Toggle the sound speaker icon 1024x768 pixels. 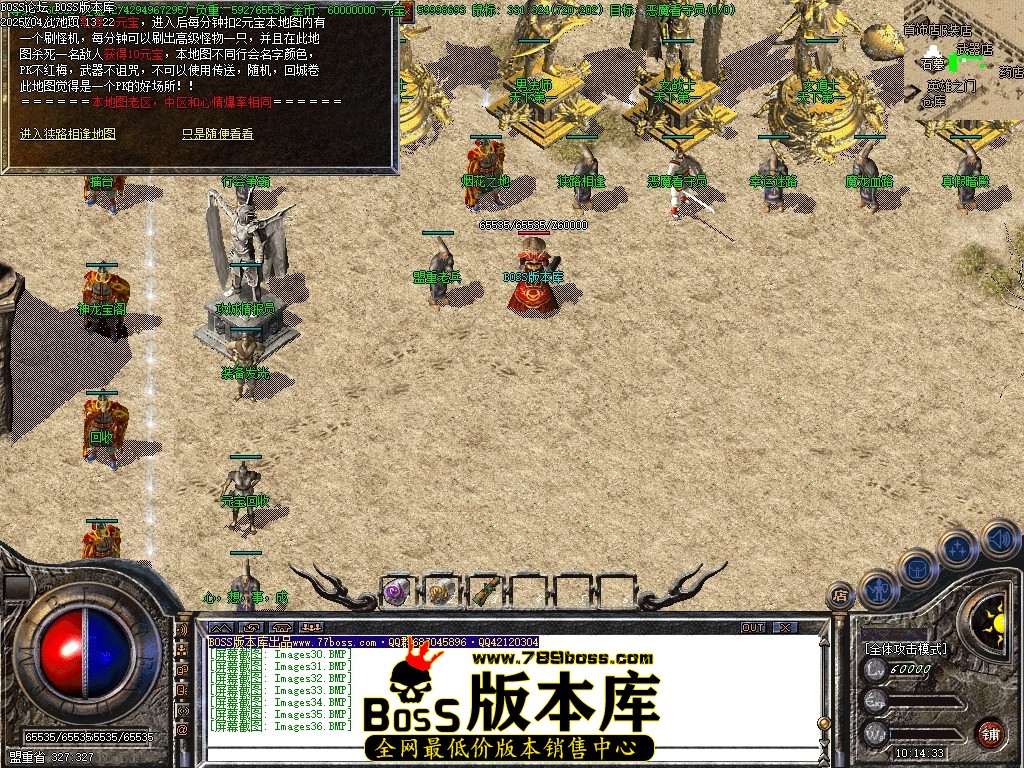coord(998,540)
